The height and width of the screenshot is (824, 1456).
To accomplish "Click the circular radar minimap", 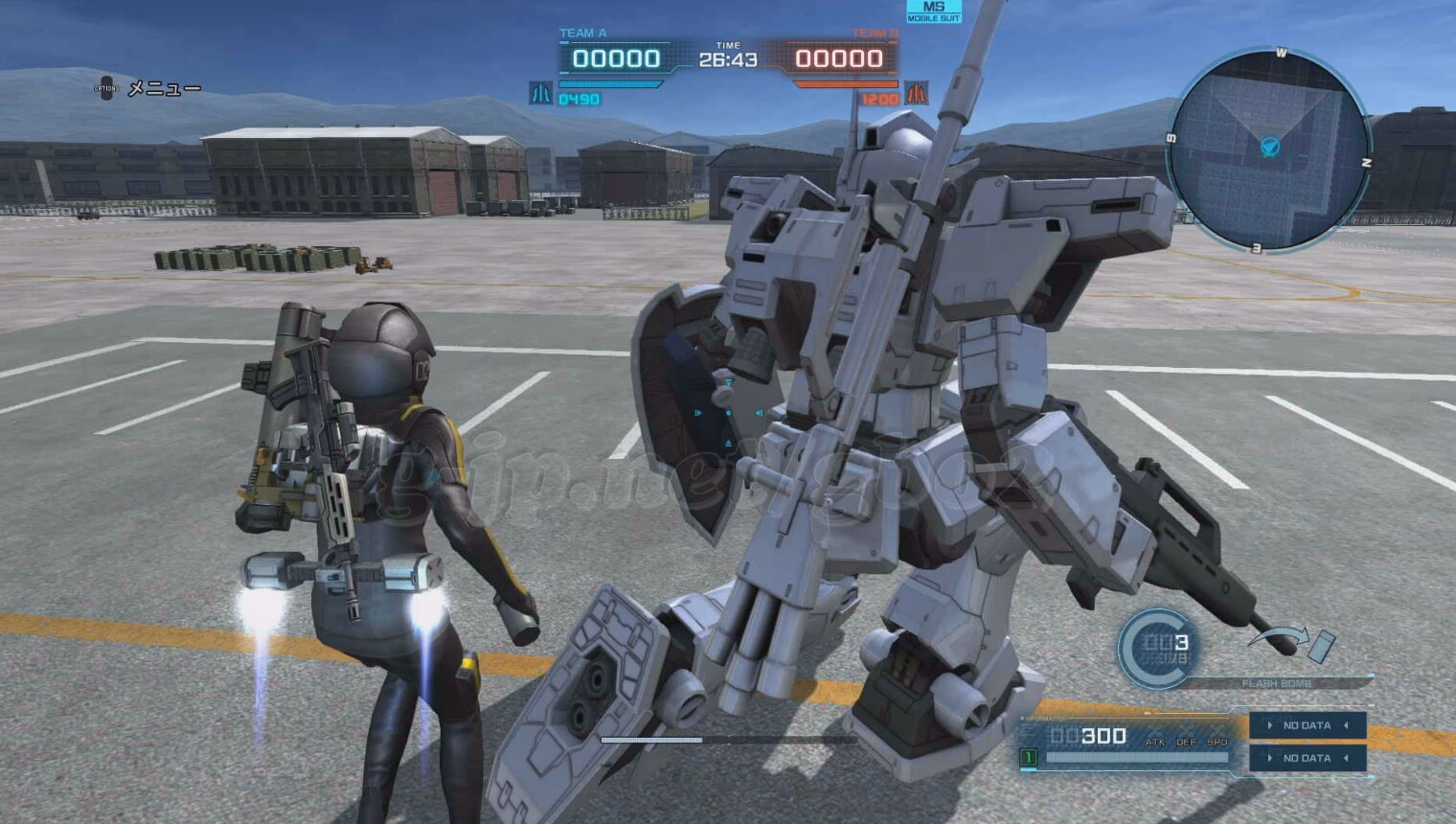I will (1269, 151).
